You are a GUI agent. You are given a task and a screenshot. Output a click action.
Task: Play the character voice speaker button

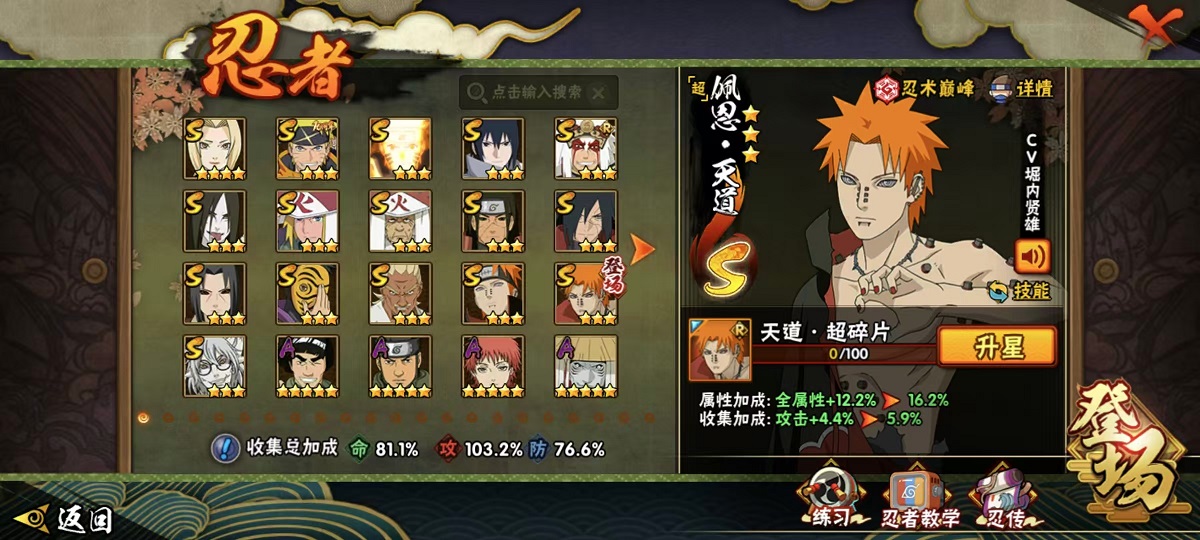click(x=1032, y=255)
